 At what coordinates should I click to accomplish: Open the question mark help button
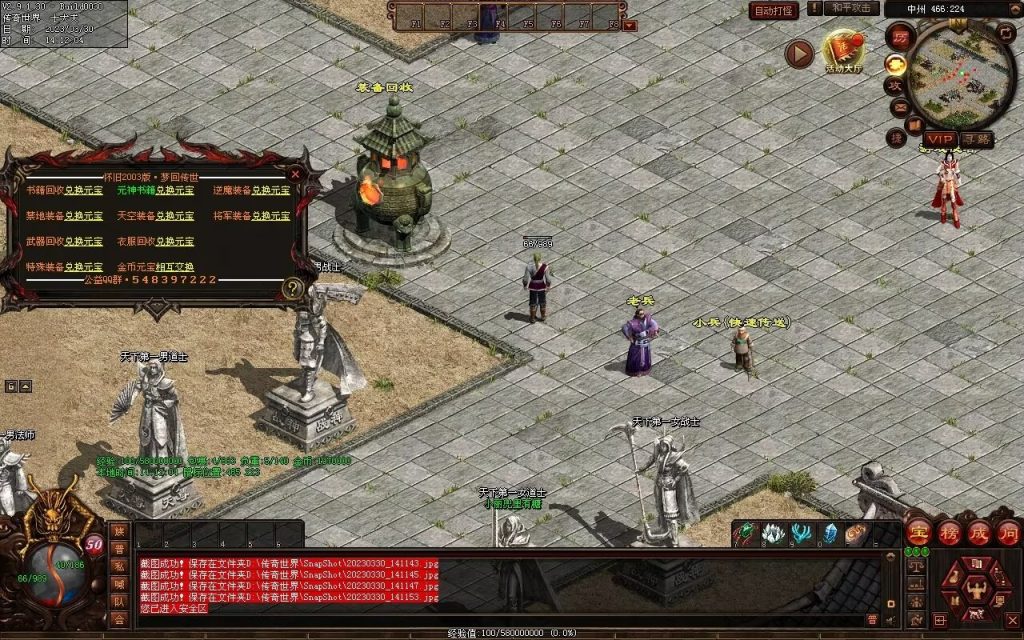click(292, 289)
